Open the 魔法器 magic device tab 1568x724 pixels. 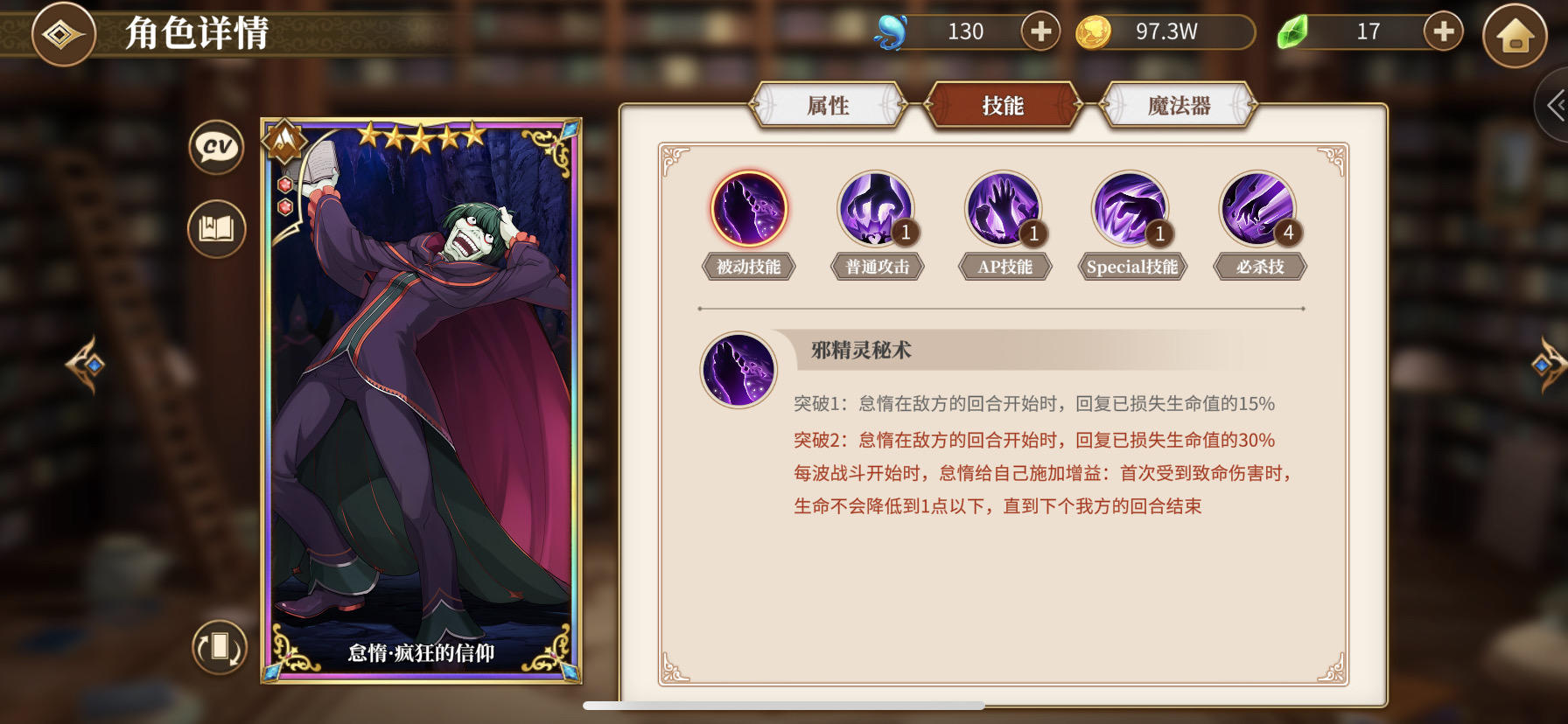click(x=1179, y=104)
